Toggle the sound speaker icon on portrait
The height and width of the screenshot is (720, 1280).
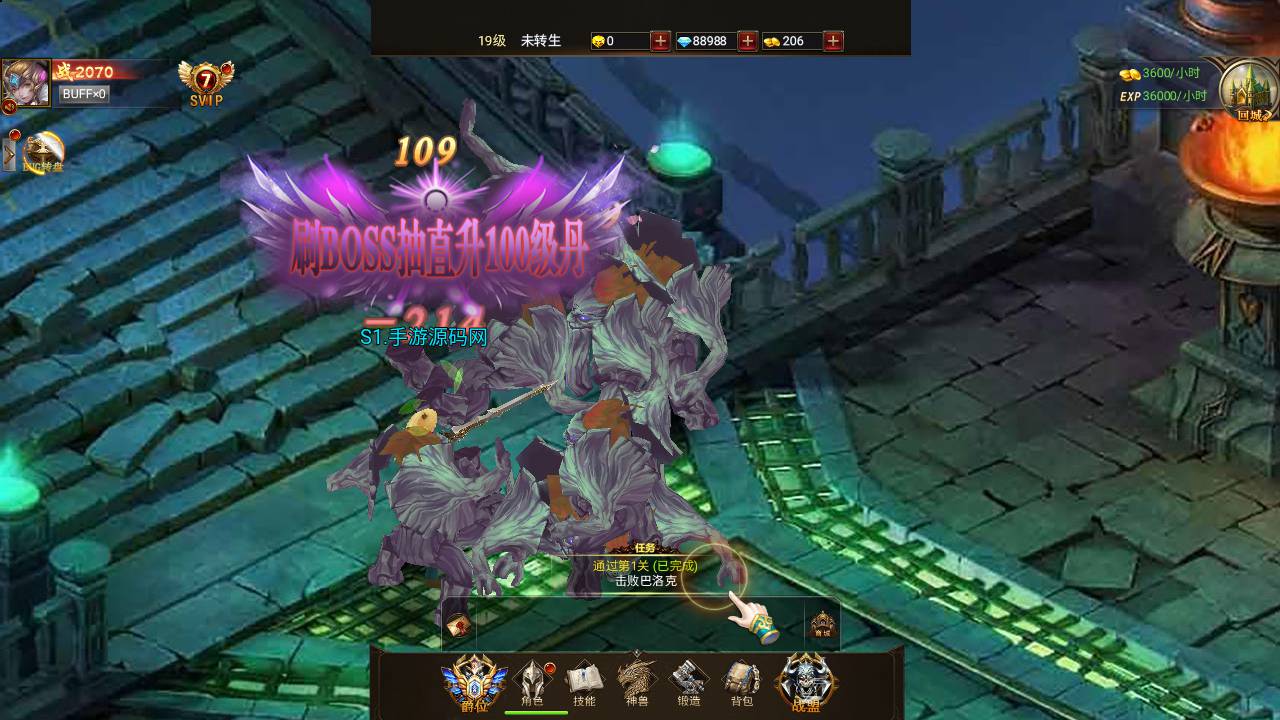(9, 106)
